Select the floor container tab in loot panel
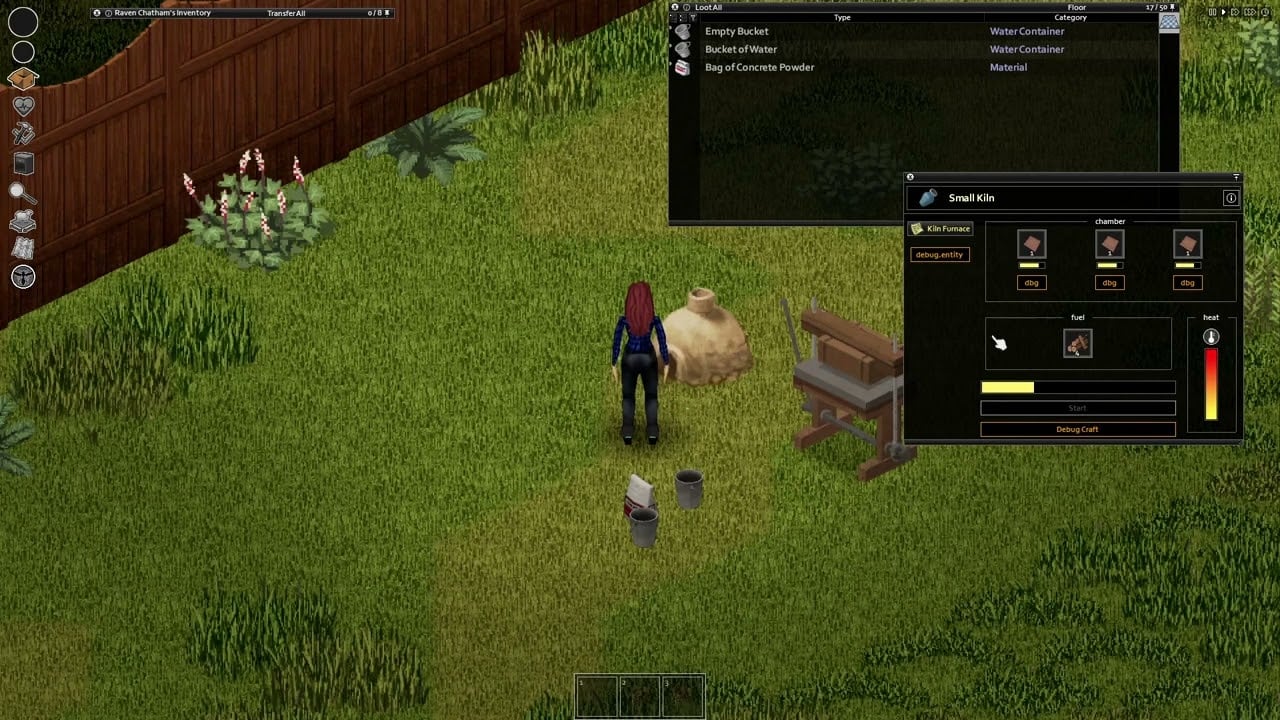Viewport: 1280px width, 720px height. (1167, 22)
